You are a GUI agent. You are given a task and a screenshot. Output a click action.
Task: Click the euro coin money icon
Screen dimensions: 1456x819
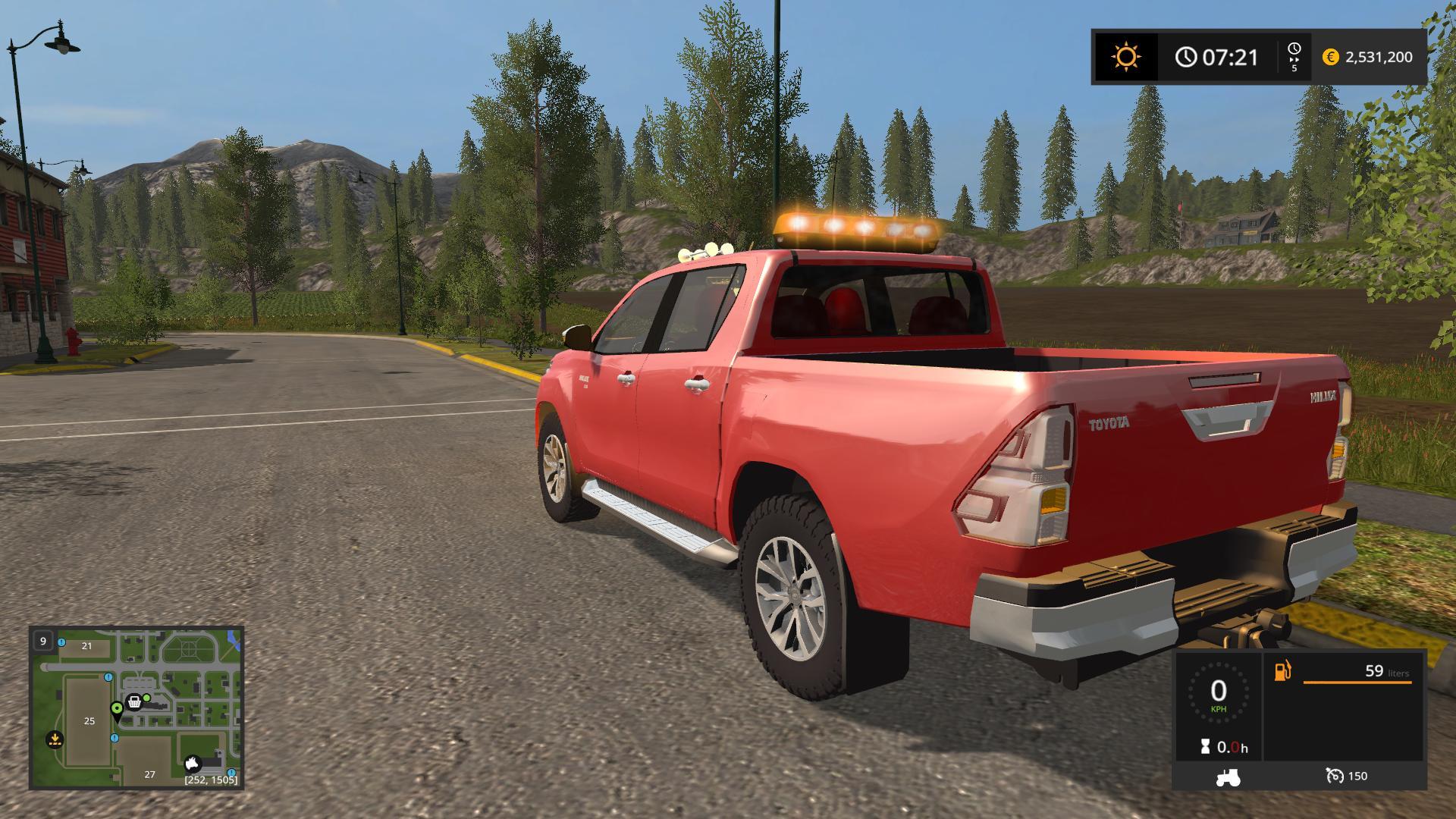(x=1330, y=57)
